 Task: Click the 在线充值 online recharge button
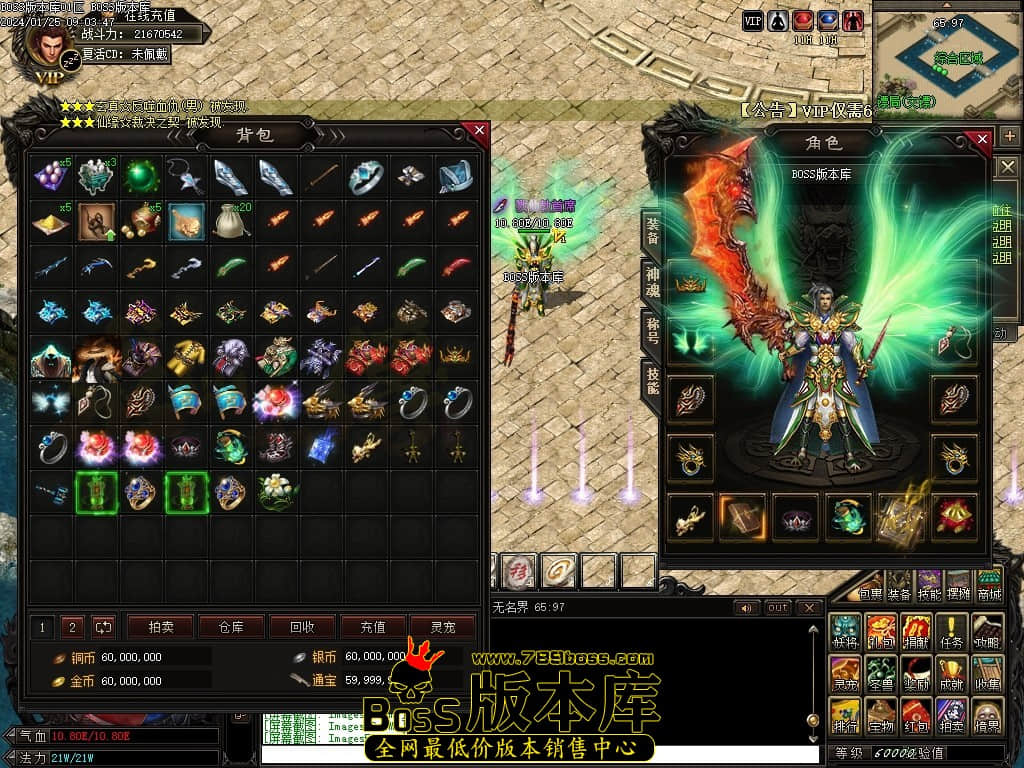(150, 16)
